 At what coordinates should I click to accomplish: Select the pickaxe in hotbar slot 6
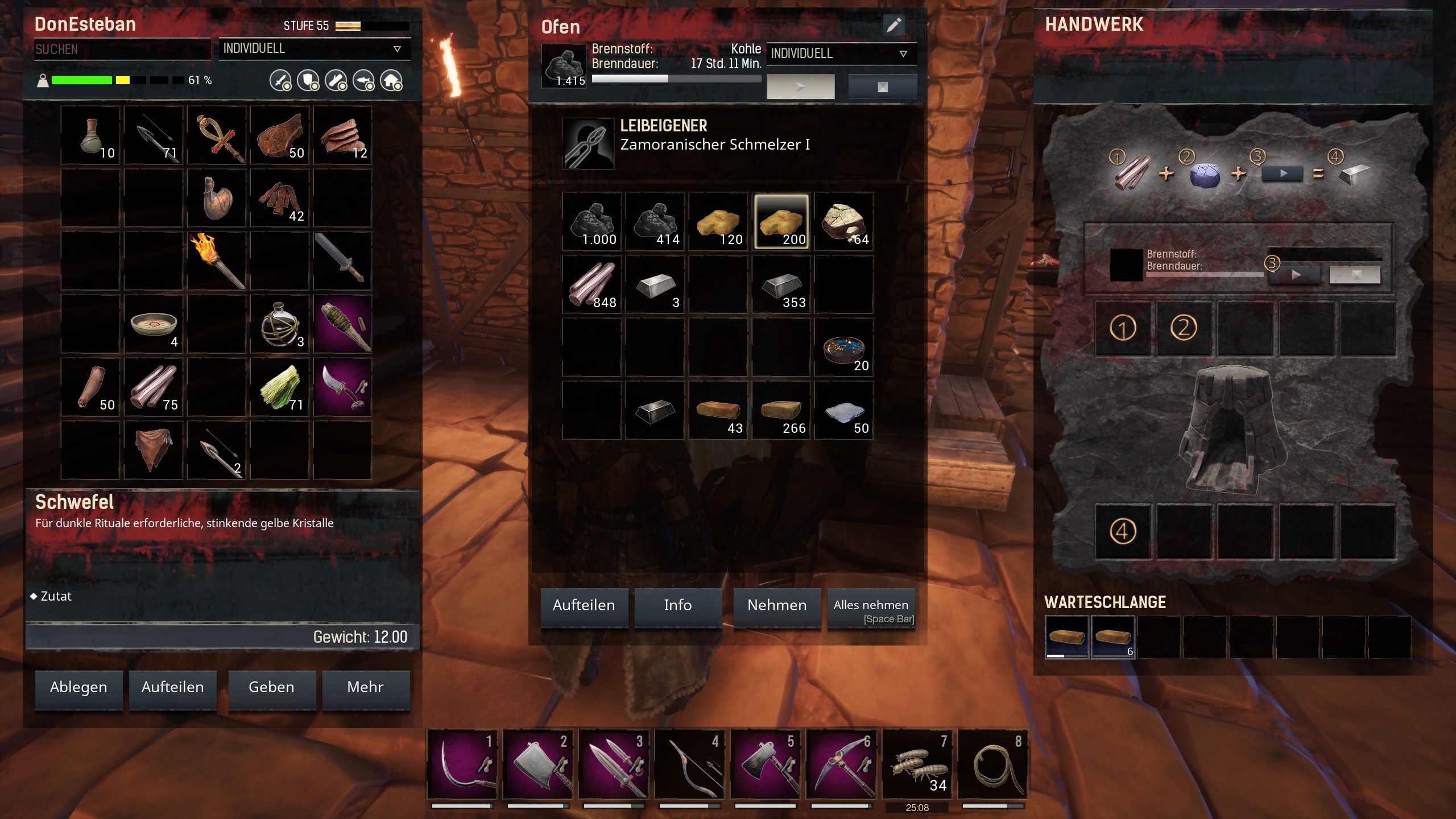point(841,765)
